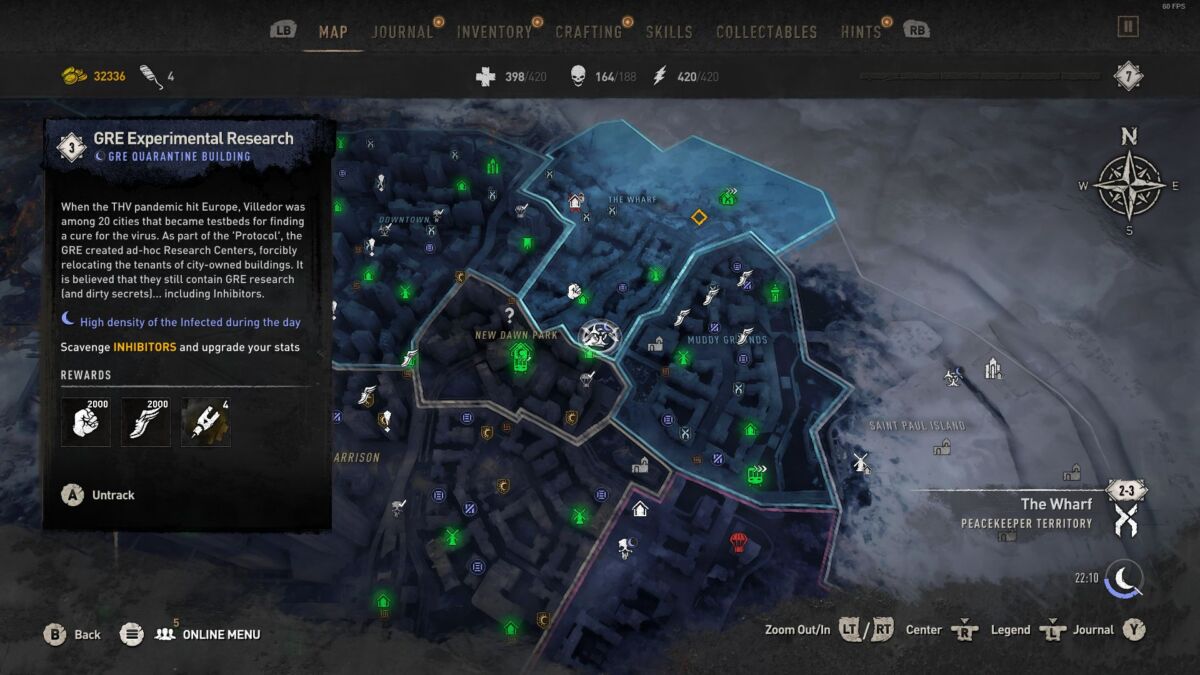Click the pause icon in the top corner
Viewport: 1200px width, 675px height.
click(x=1128, y=27)
